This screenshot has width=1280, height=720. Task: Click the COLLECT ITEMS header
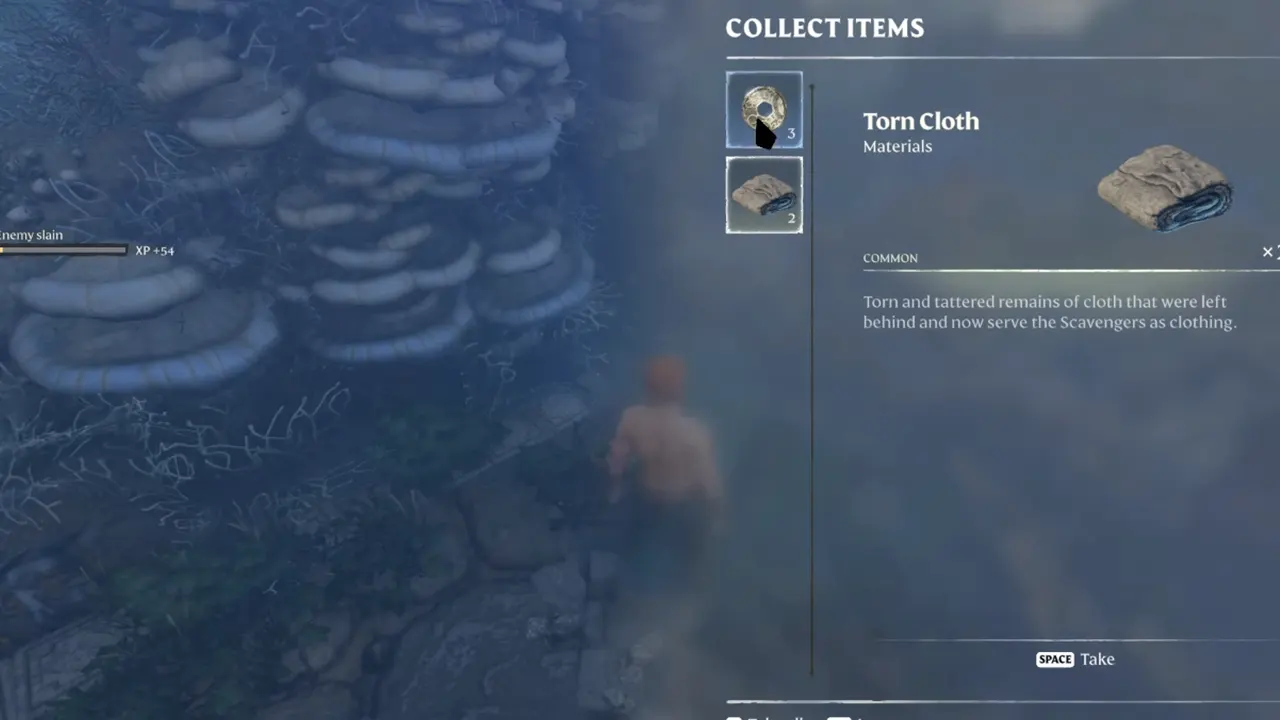[824, 28]
